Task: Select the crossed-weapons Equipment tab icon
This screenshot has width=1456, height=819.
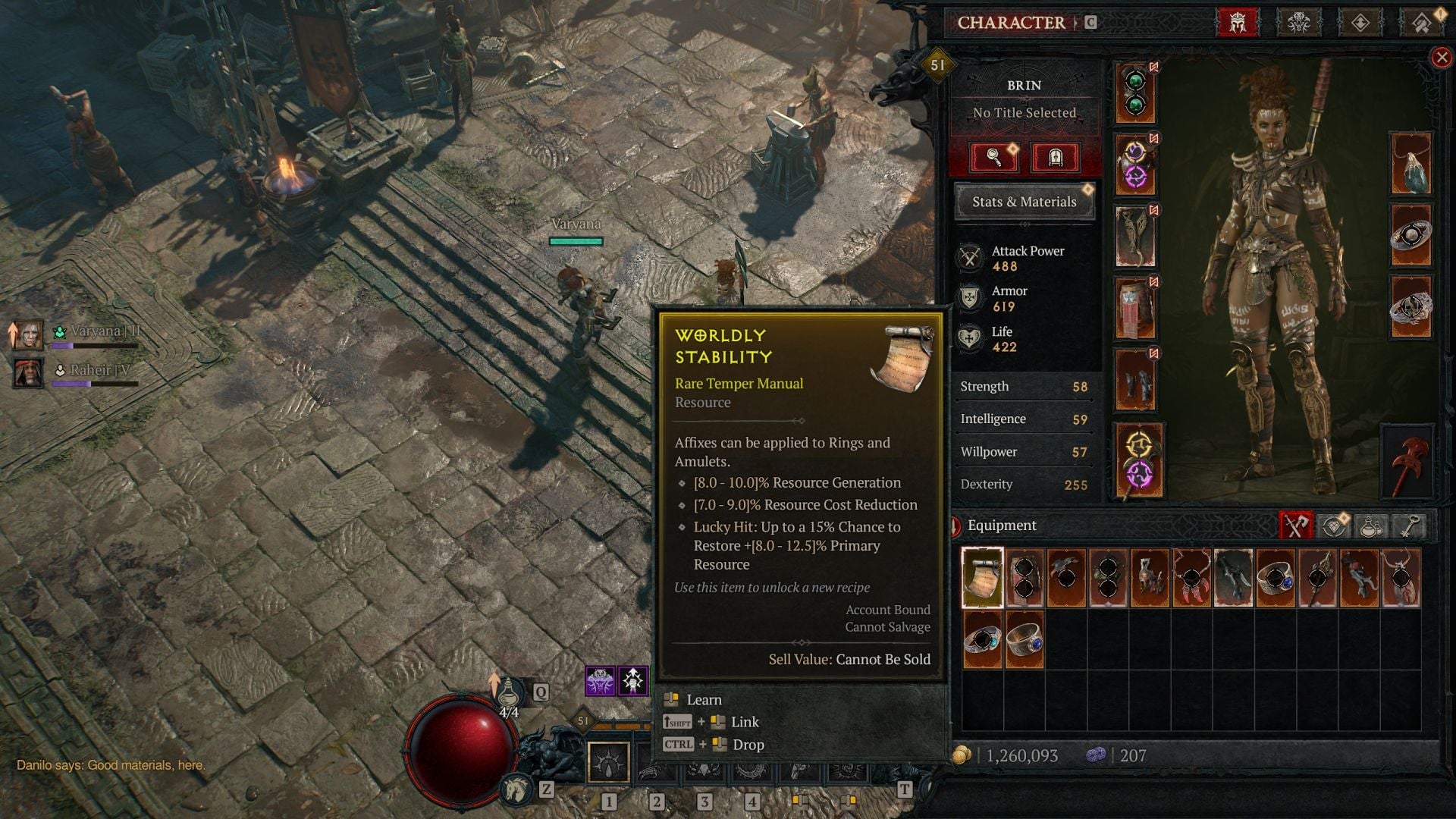Action: tap(1294, 525)
